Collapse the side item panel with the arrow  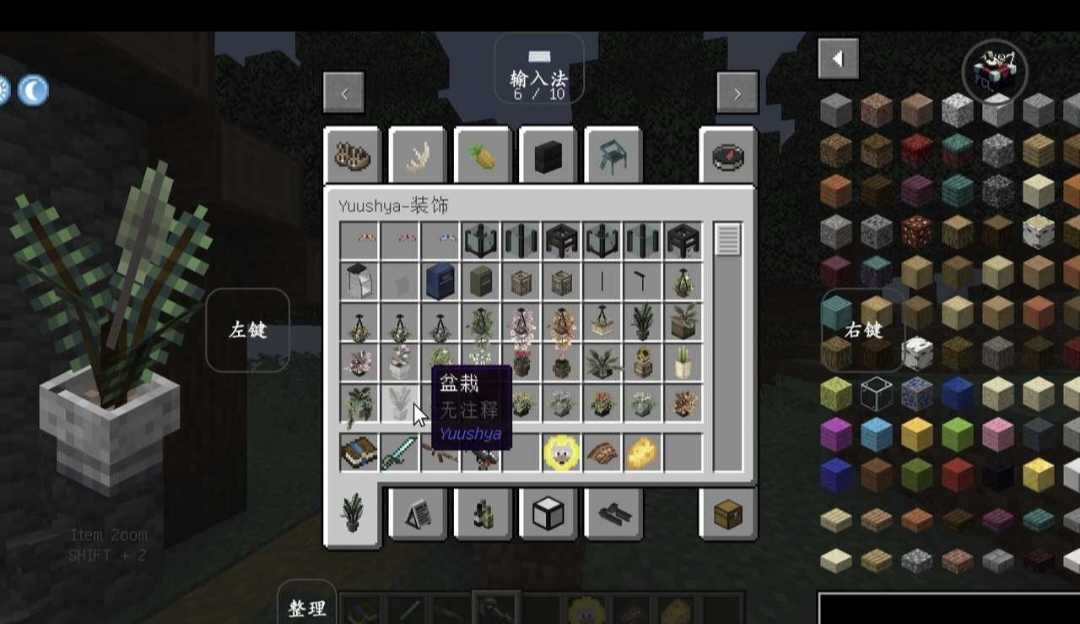coord(838,59)
